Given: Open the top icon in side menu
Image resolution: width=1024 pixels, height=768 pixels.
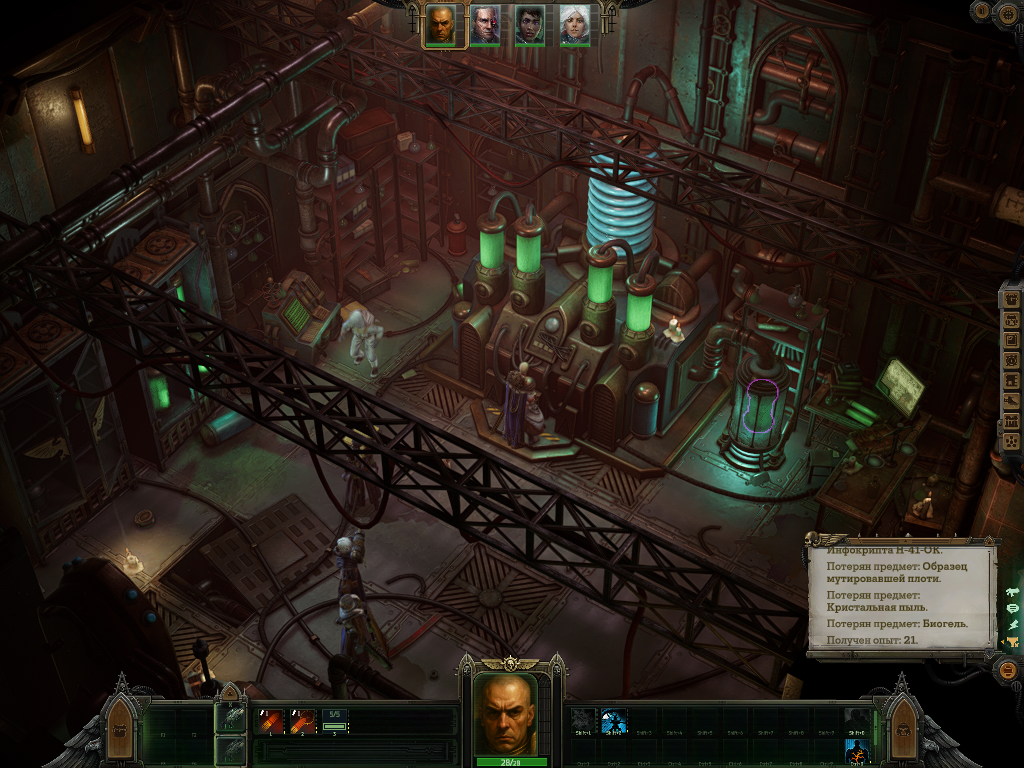Looking at the screenshot, I should pos(1011,299).
